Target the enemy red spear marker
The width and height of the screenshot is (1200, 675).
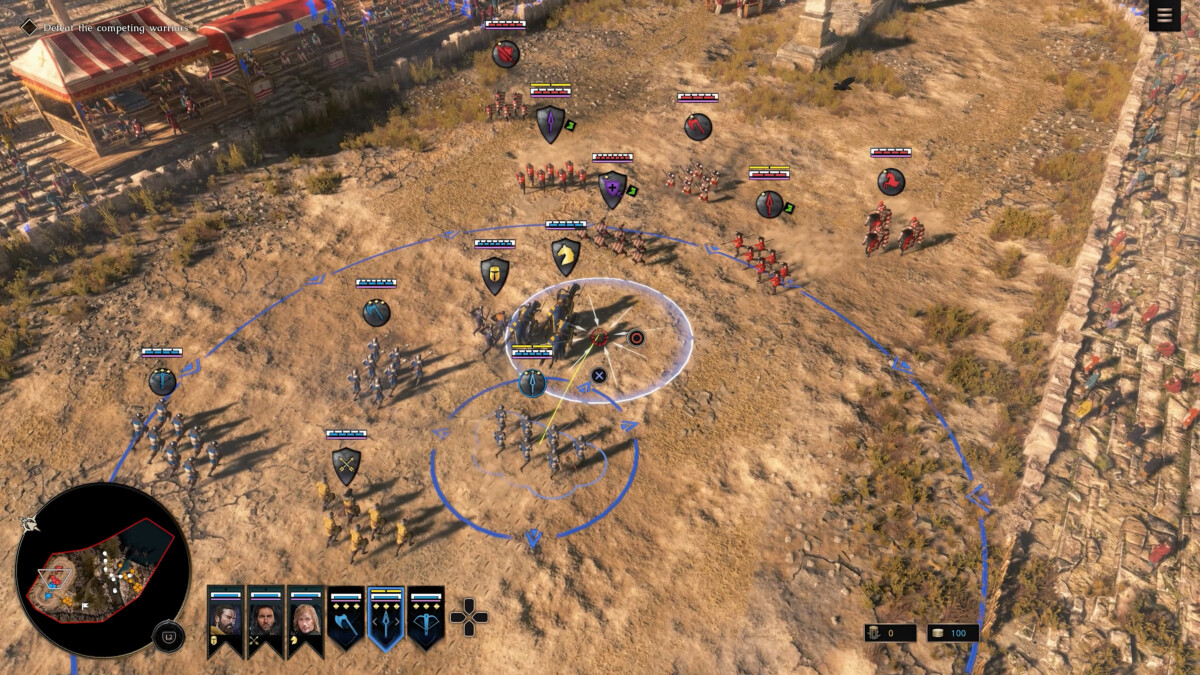click(769, 204)
